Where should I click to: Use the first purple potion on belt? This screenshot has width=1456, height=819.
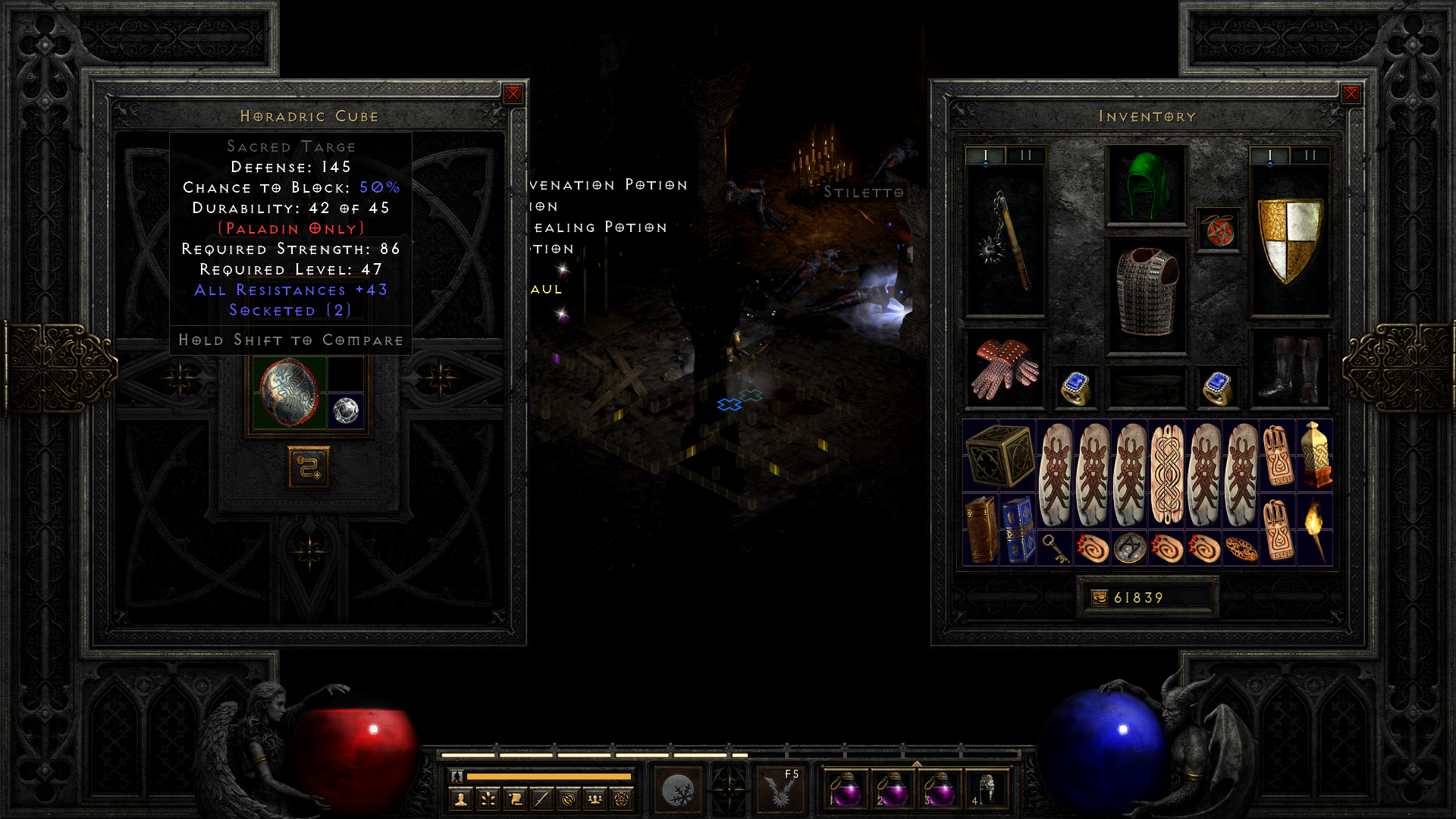(845, 790)
